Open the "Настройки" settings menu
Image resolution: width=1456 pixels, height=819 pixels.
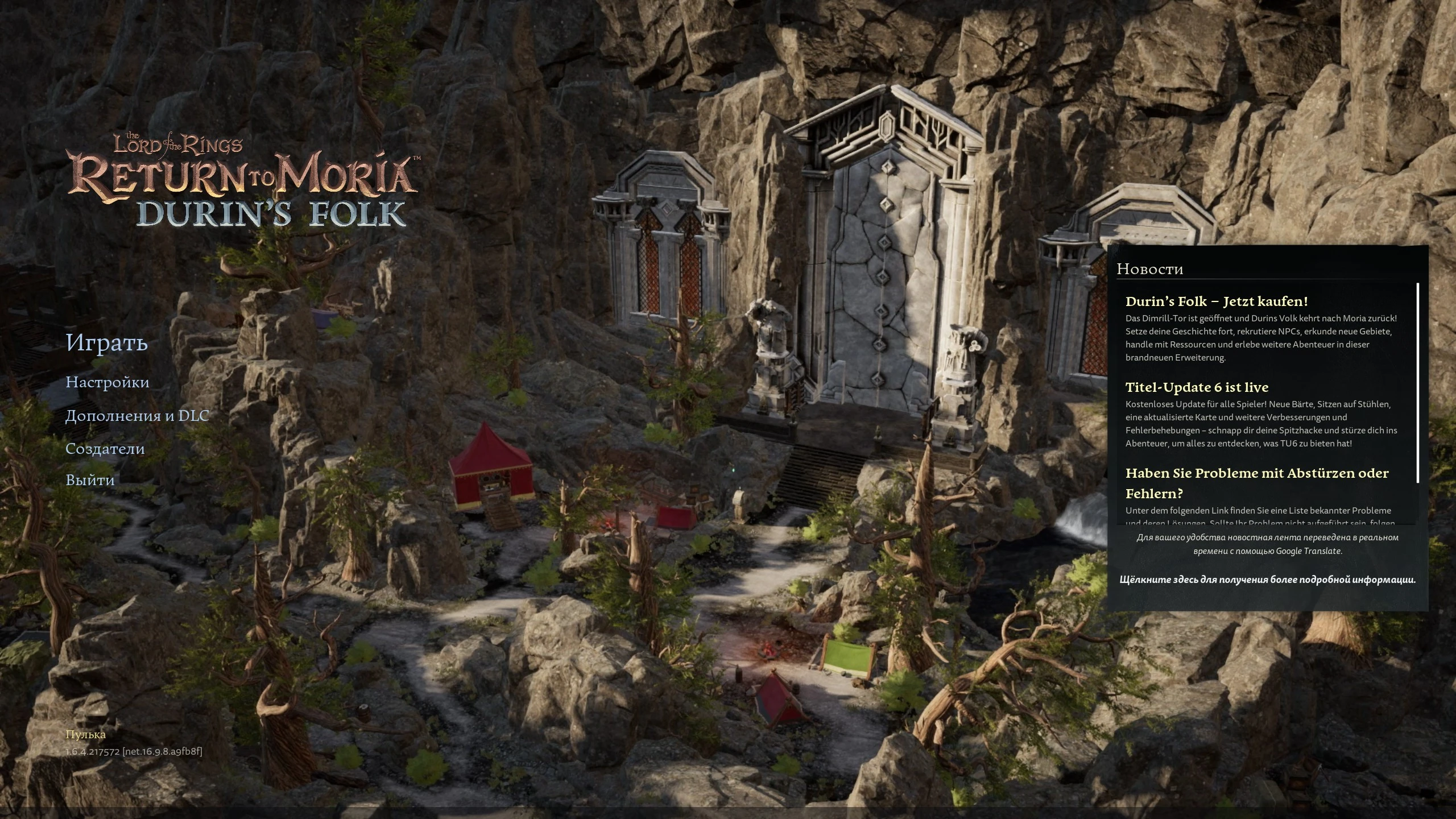pyautogui.click(x=108, y=383)
